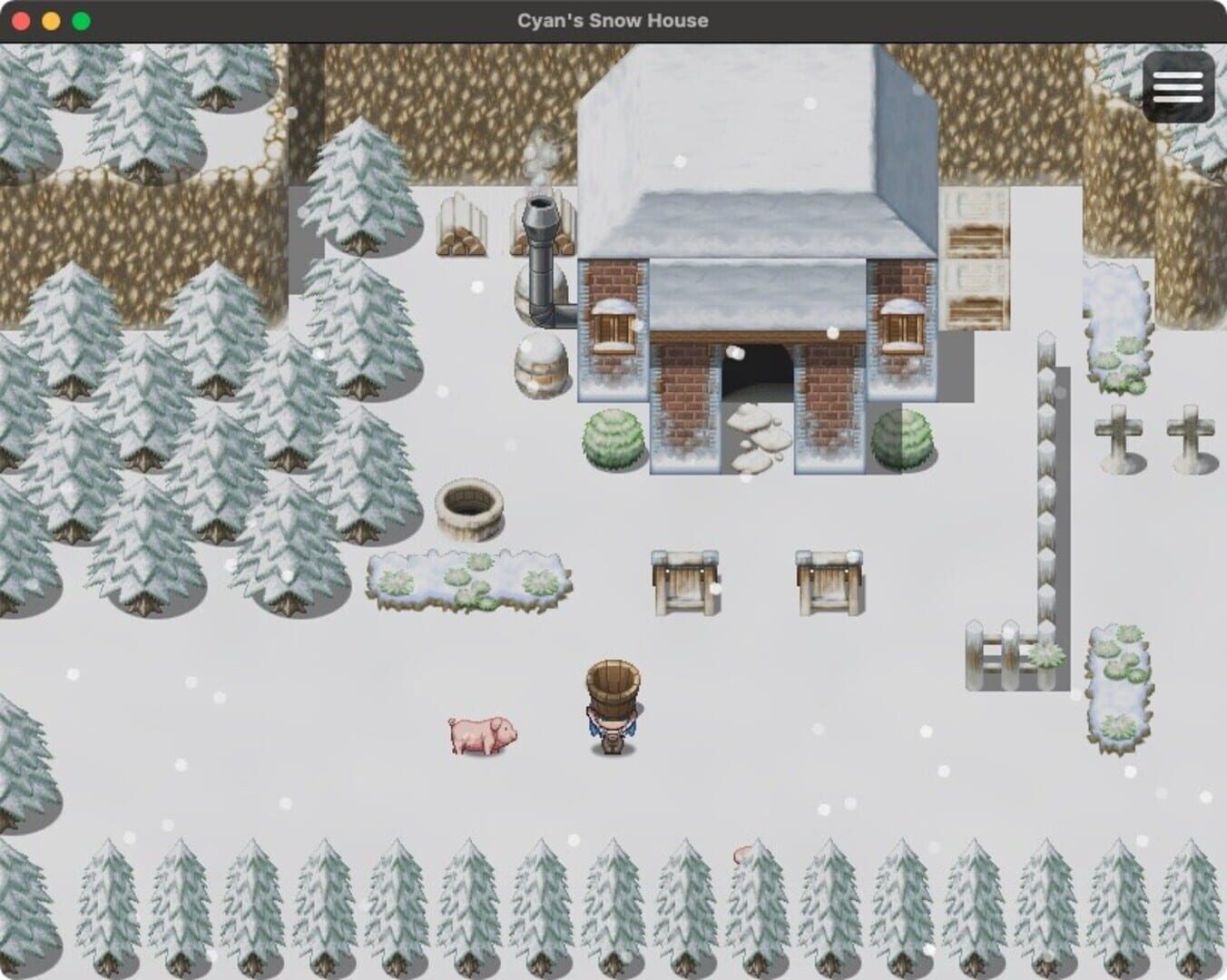The image size is (1227, 980).
Task: Click the Cyan's Snow House title bar
Action: [x=613, y=20]
